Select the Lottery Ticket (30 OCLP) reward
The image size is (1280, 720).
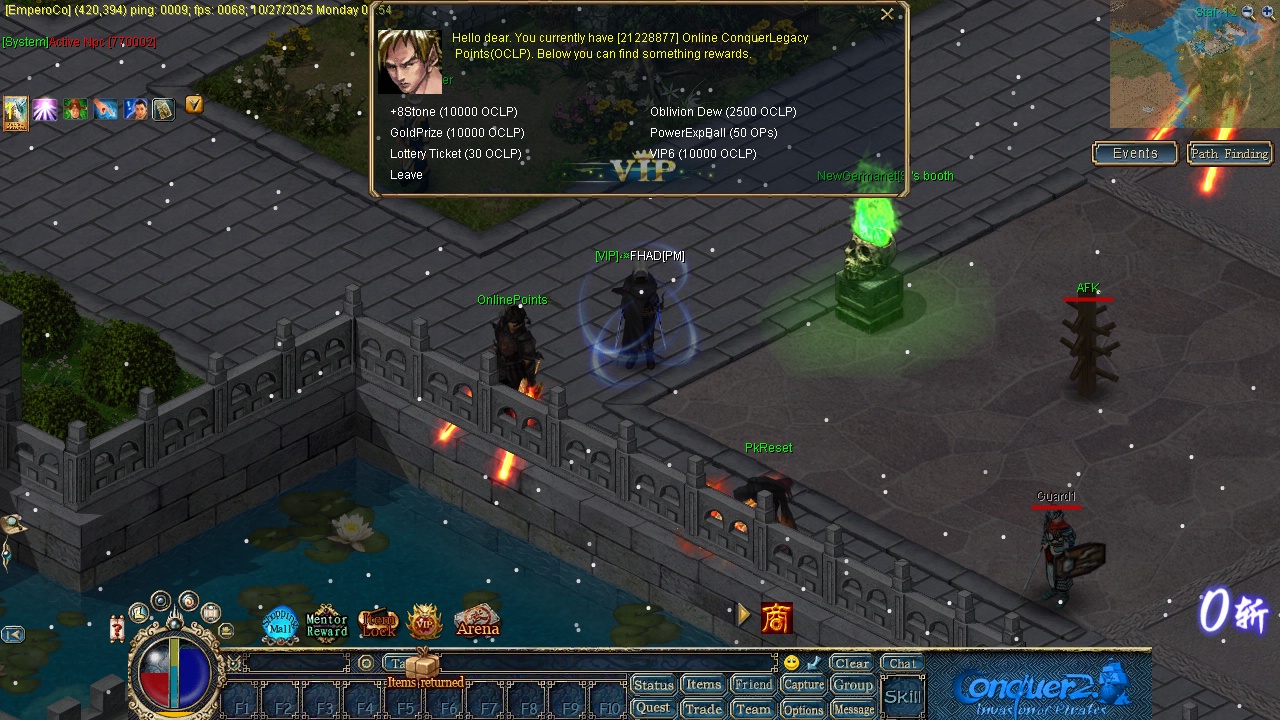click(455, 153)
